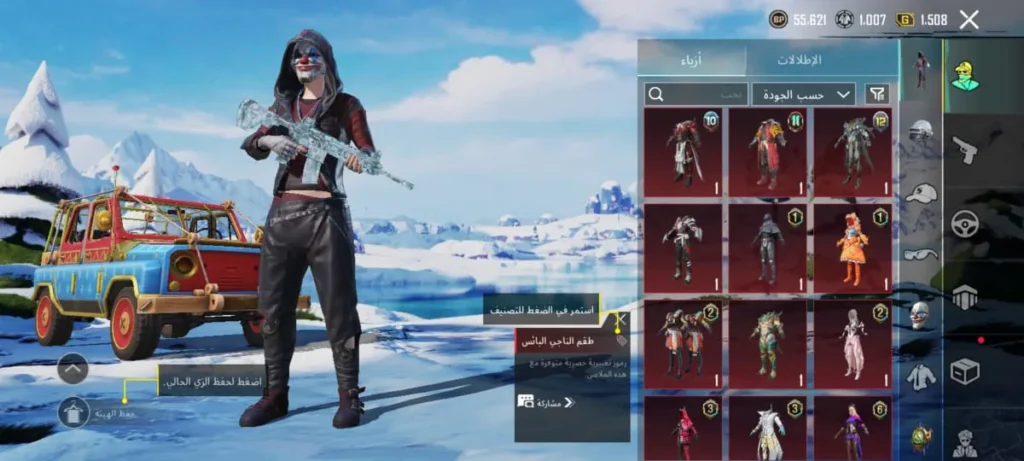Open the glasses category
This screenshot has width=1024, height=461.
click(x=921, y=254)
